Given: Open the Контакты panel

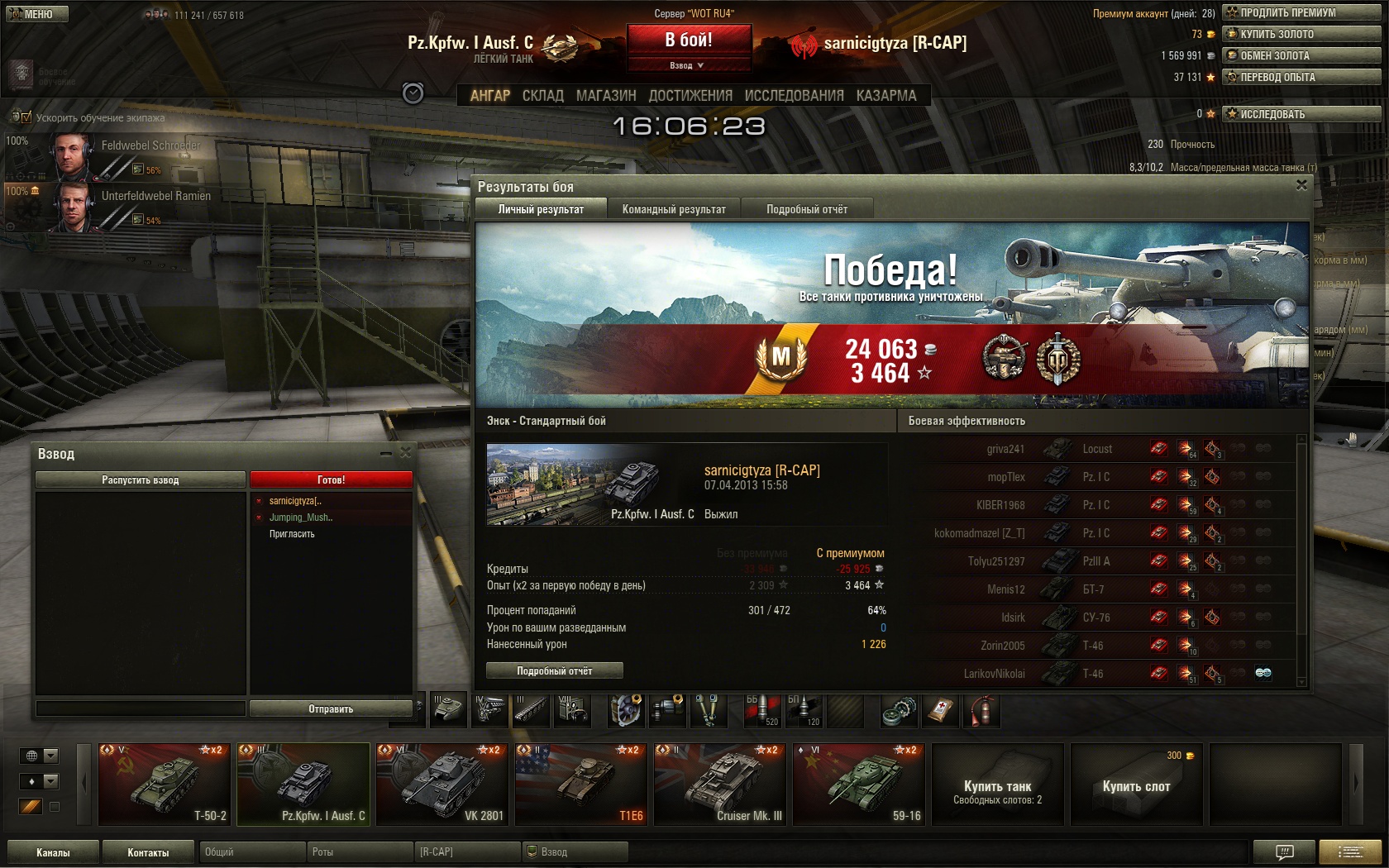Looking at the screenshot, I should click(148, 852).
